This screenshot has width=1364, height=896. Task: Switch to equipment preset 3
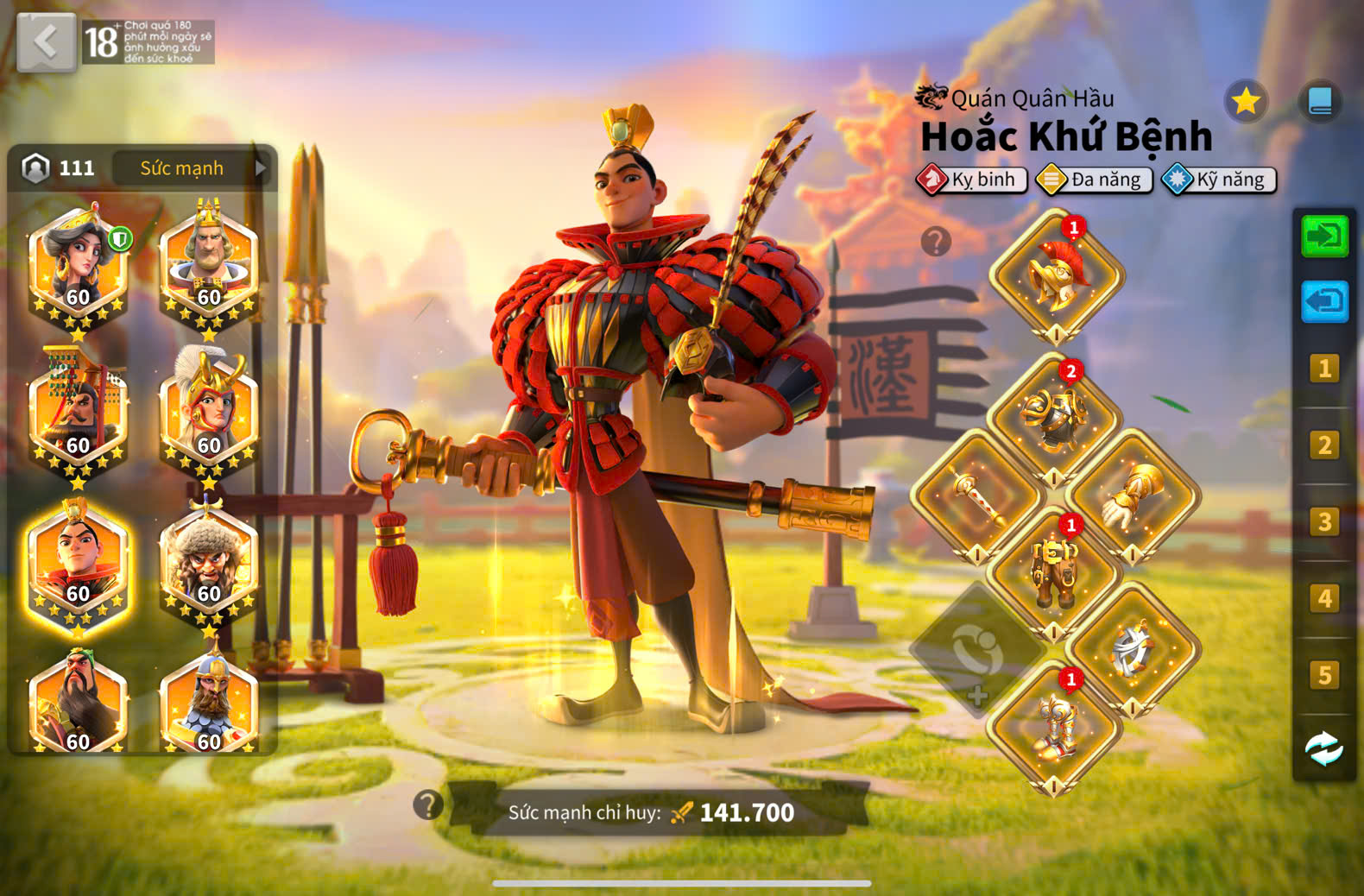(1323, 522)
